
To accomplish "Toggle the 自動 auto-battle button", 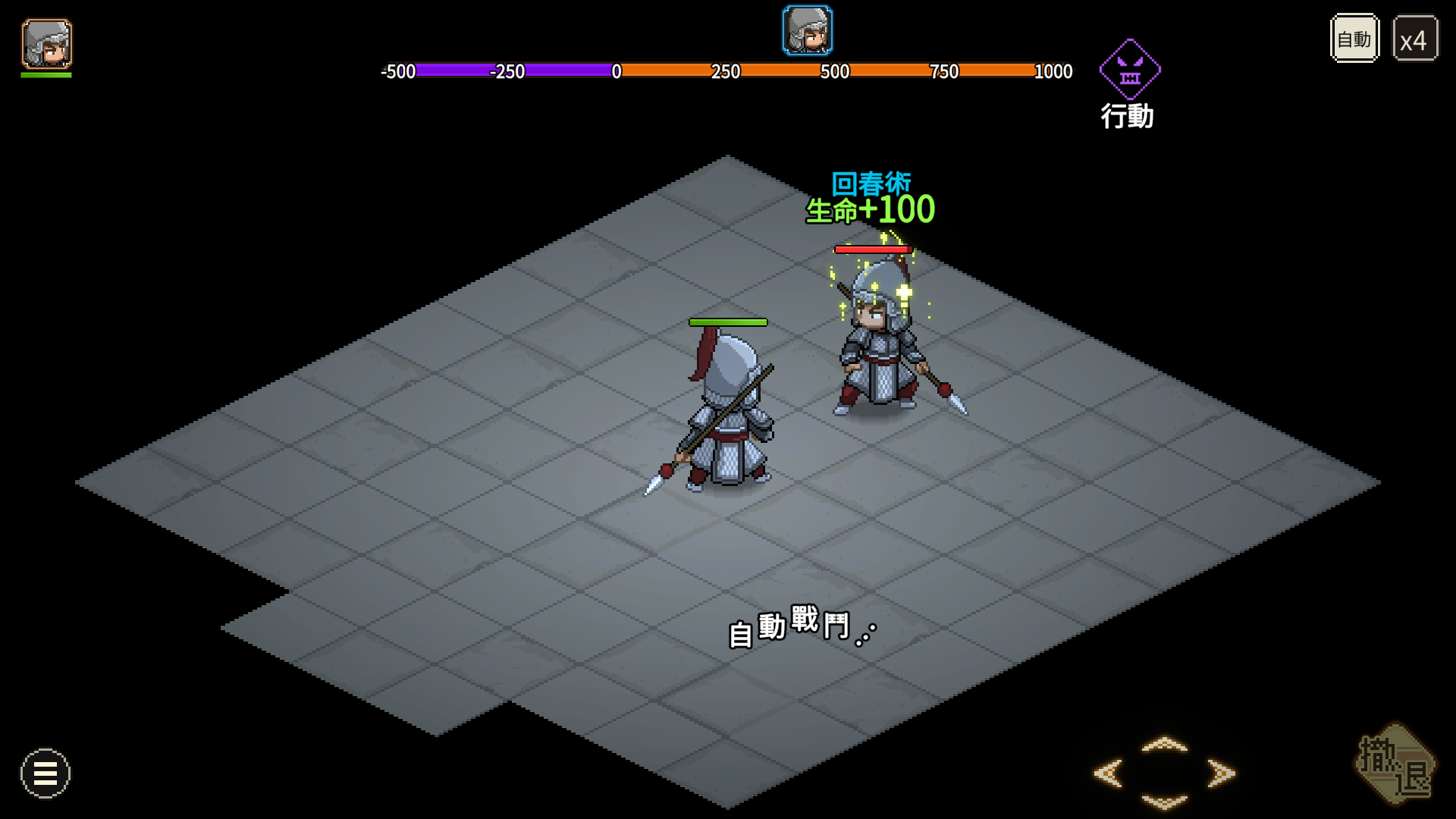I will click(1354, 39).
